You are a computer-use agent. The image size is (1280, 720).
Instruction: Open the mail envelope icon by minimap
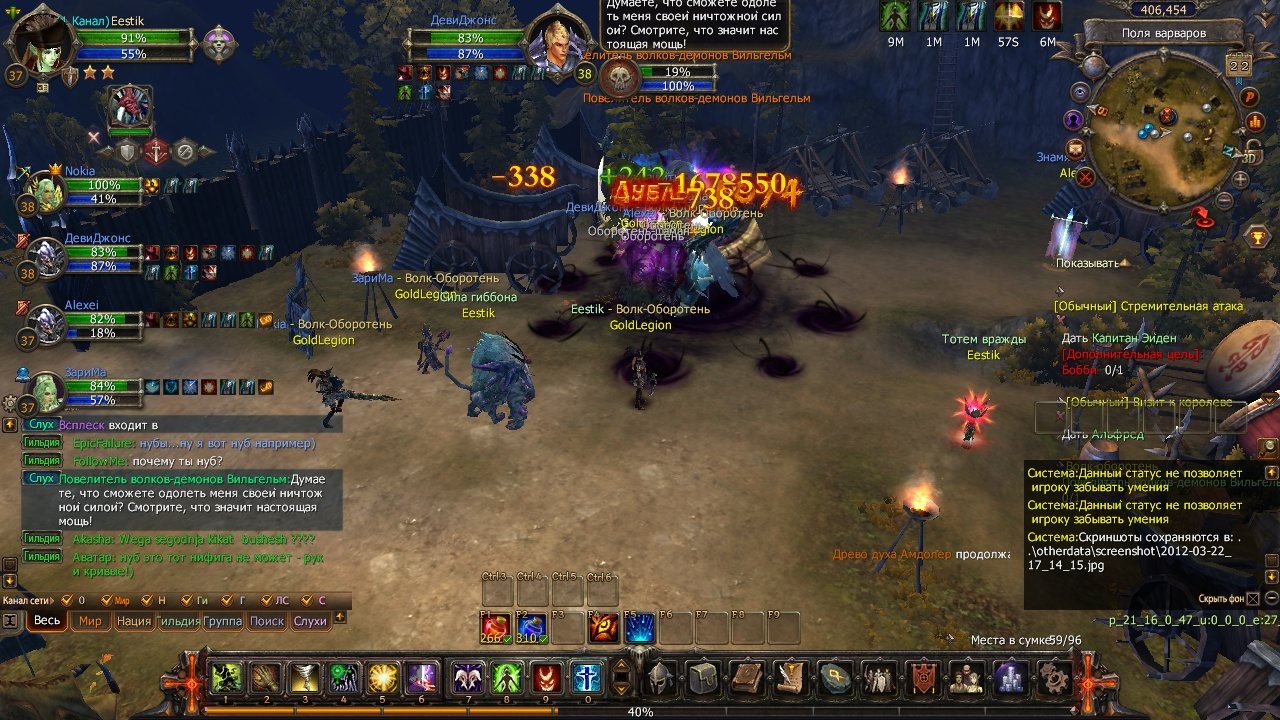pos(1076,148)
